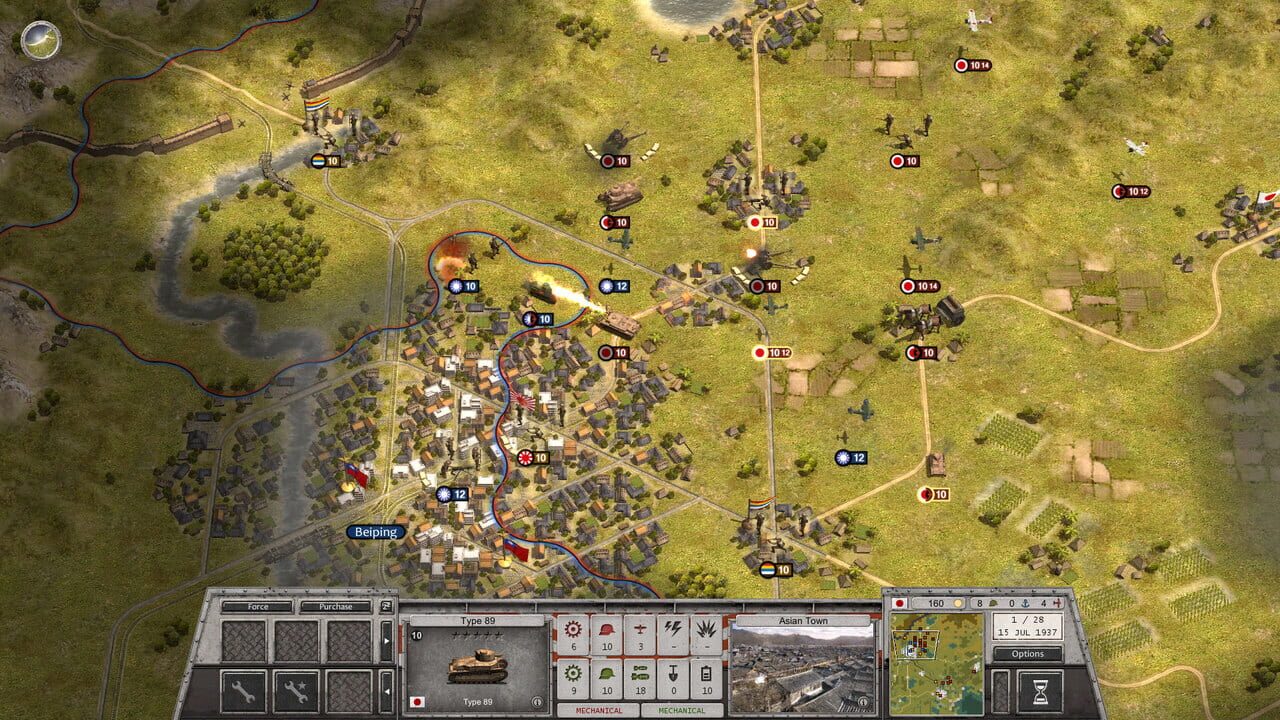Screen dimensions: 1280x720
Task: Select the Beiping city label
Action: [374, 533]
